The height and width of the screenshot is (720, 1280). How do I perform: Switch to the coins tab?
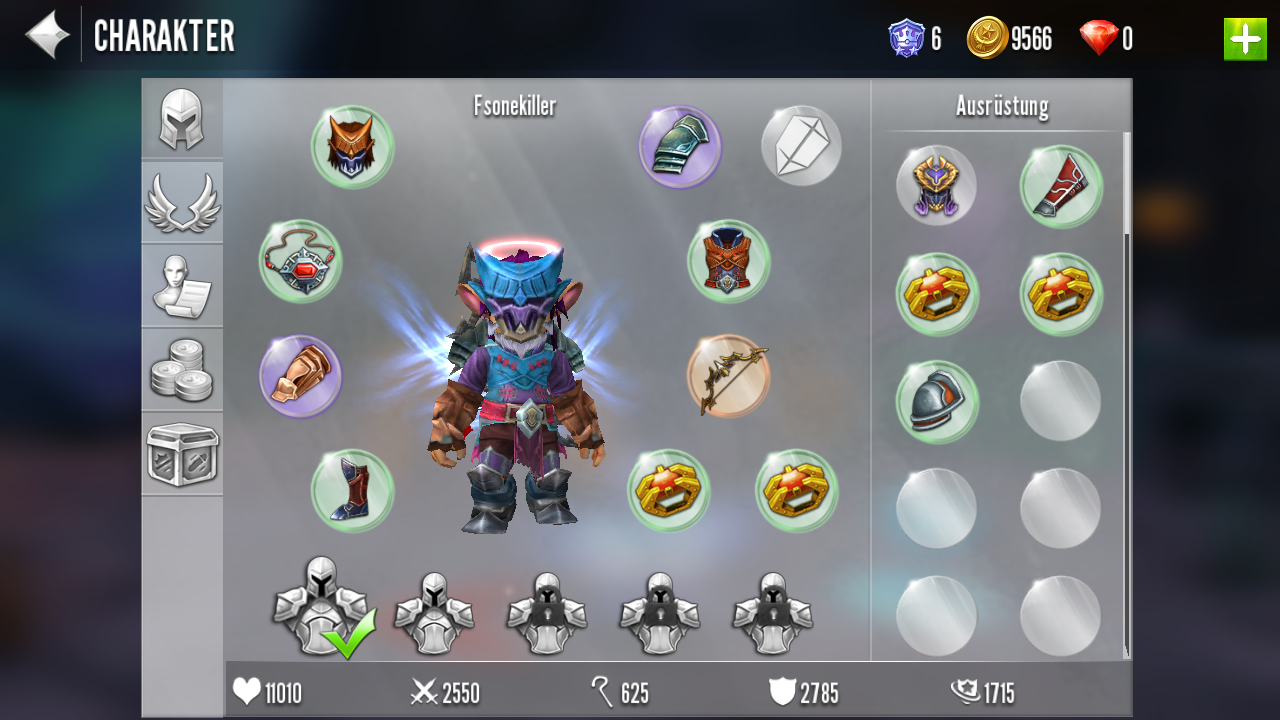tap(182, 370)
